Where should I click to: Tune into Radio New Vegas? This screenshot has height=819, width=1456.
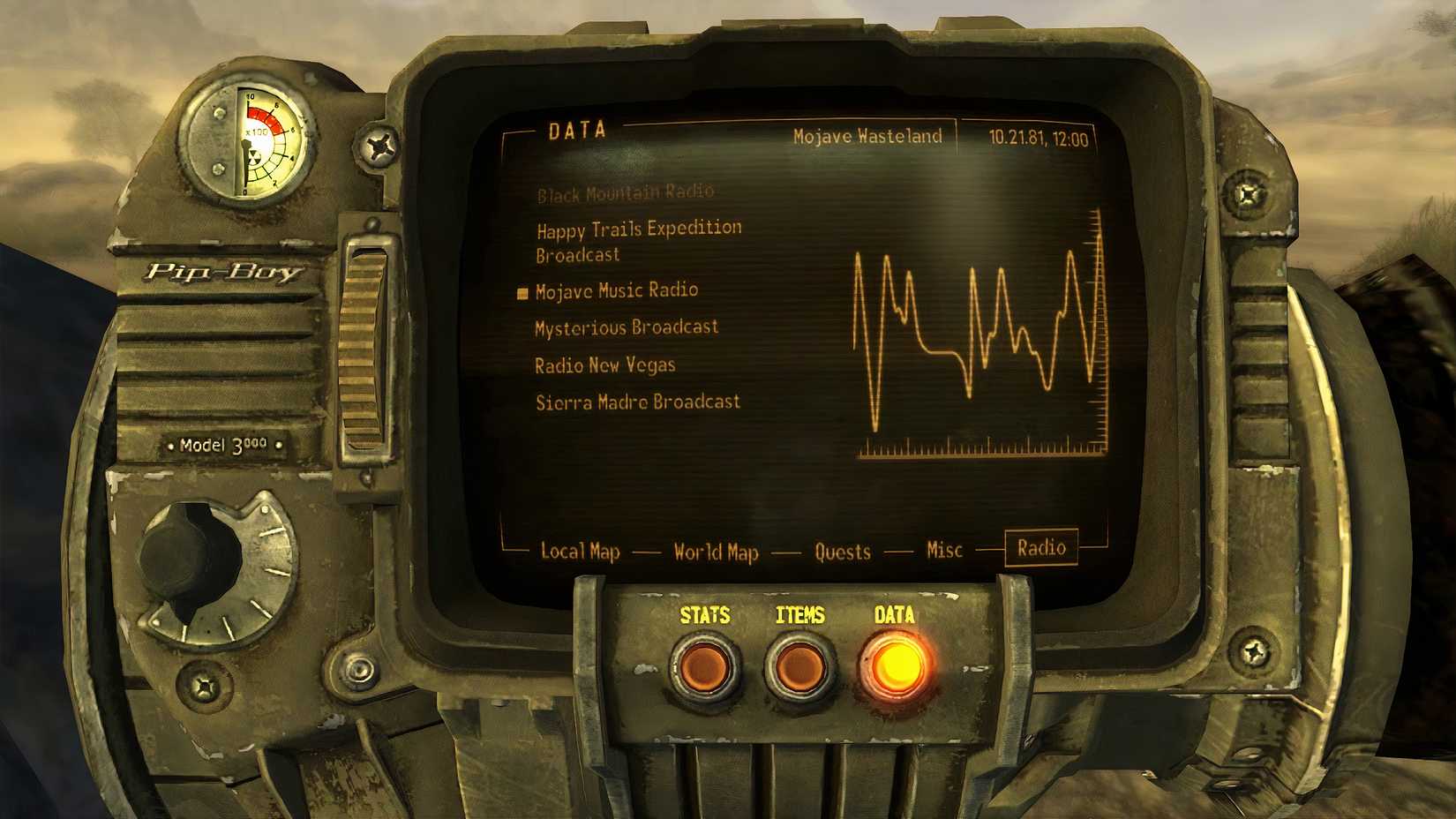click(604, 365)
